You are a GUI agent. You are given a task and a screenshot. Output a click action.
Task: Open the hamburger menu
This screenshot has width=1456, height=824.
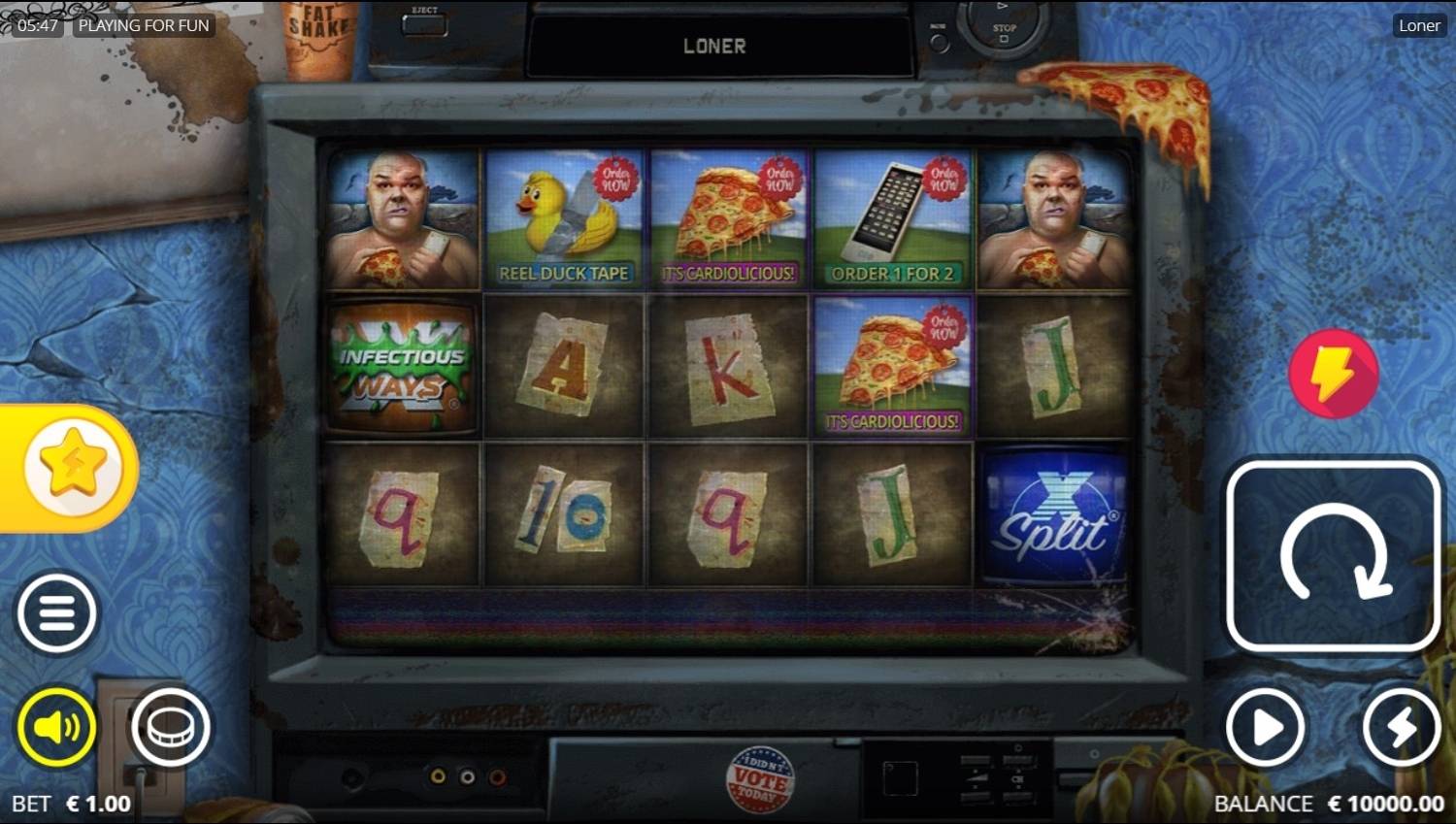point(57,613)
